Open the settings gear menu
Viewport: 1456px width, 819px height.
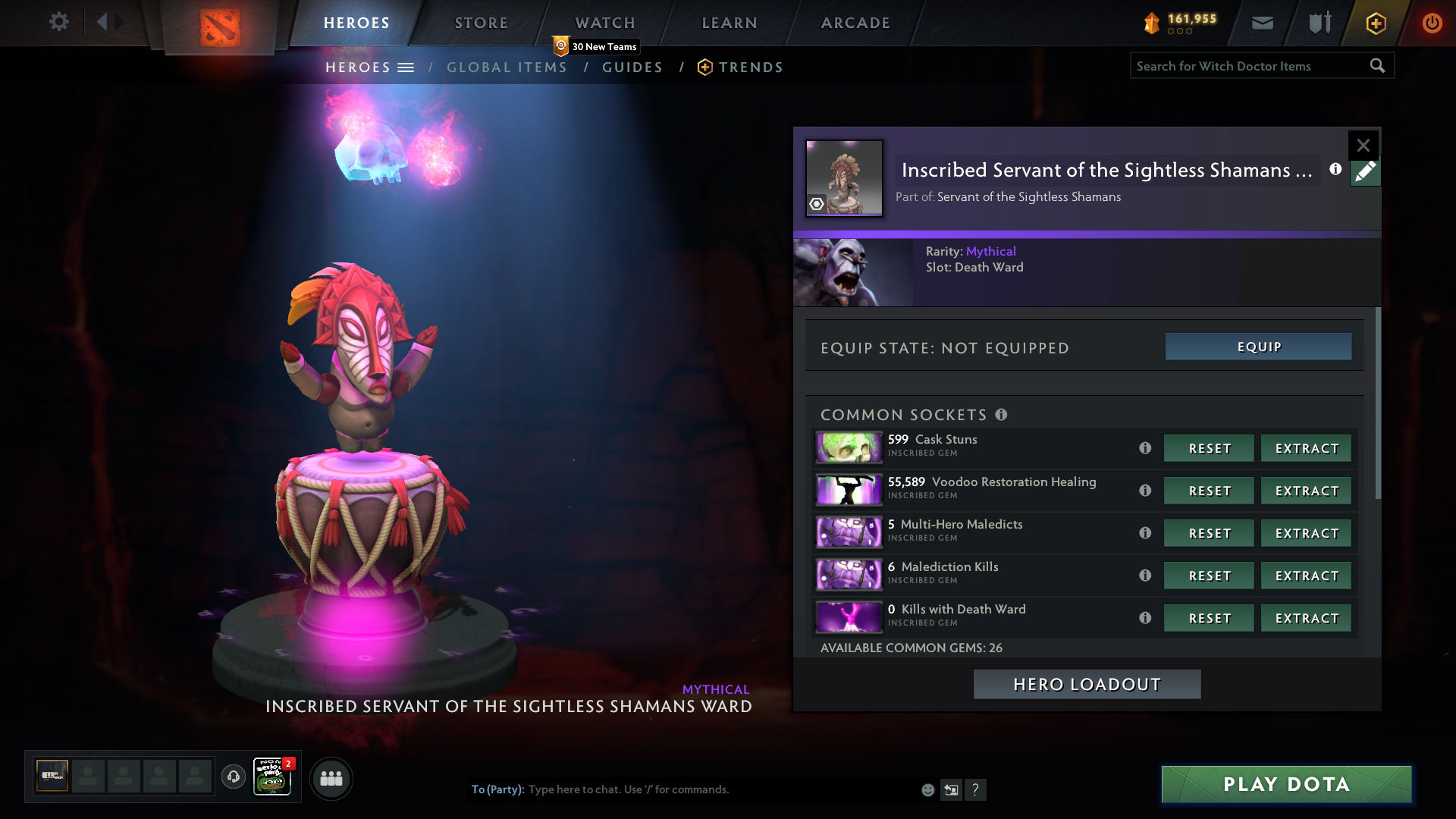pos(59,22)
